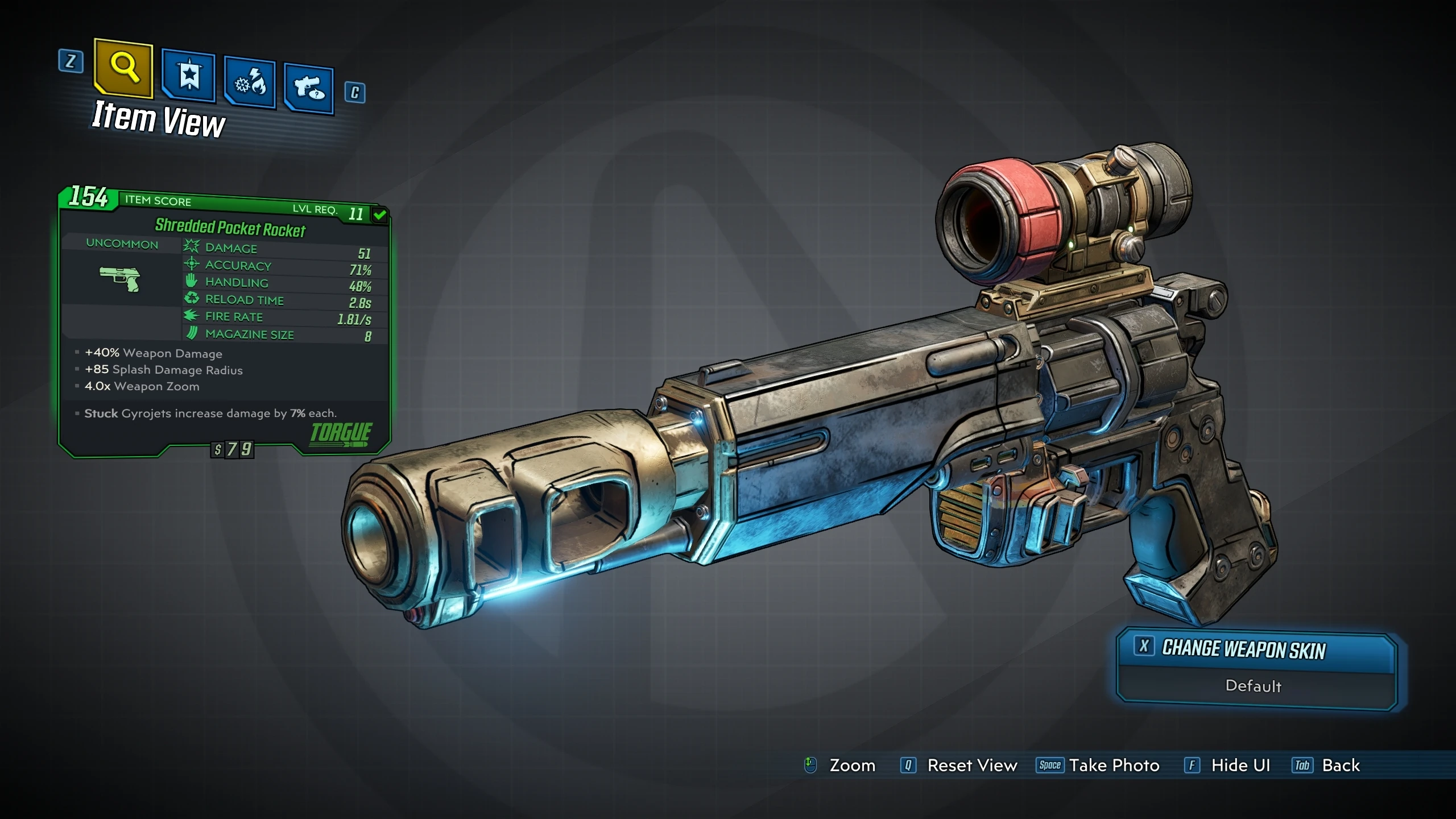The image size is (1456, 819).
Task: Open the gun with question mark tab
Action: click(x=309, y=89)
